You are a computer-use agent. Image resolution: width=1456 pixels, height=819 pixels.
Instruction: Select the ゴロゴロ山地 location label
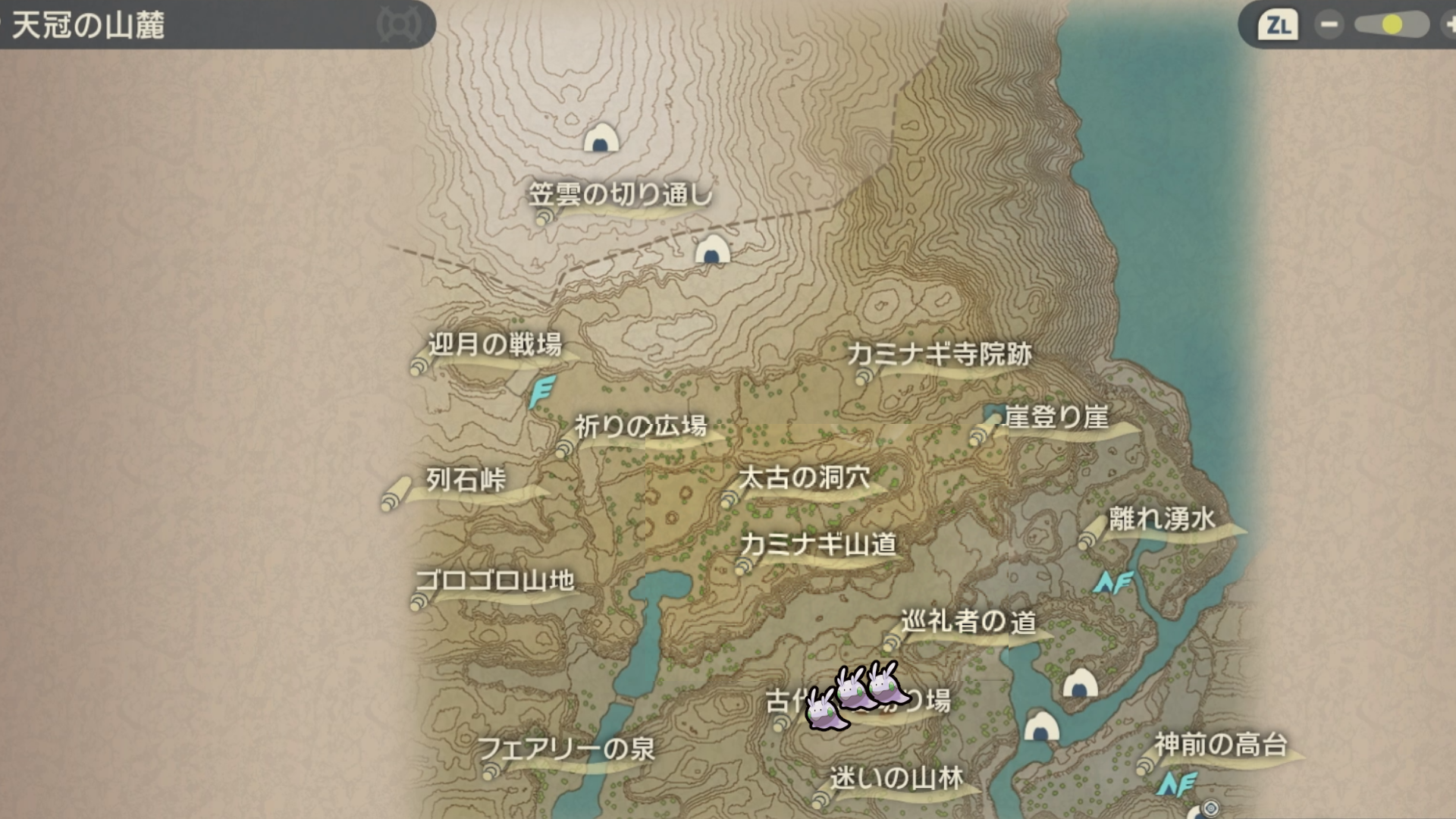pyautogui.click(x=494, y=582)
